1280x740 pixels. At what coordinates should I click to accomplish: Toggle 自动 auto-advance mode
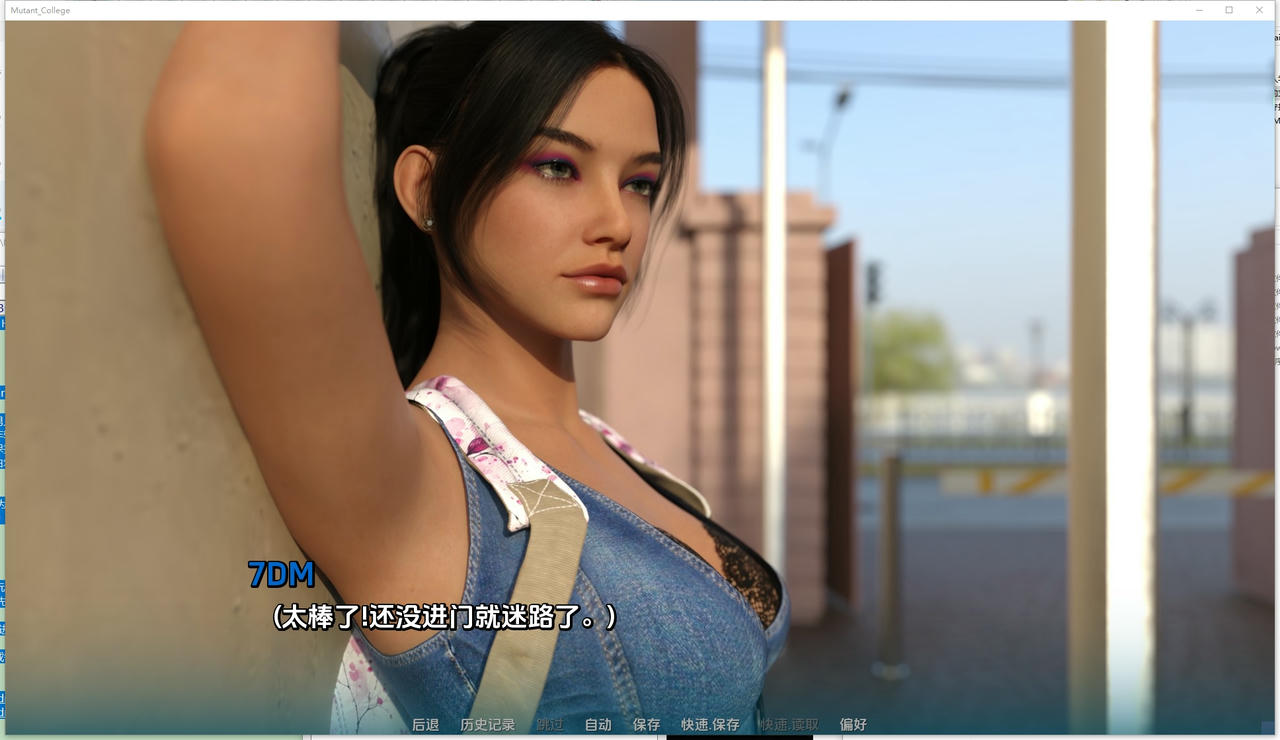click(x=597, y=724)
